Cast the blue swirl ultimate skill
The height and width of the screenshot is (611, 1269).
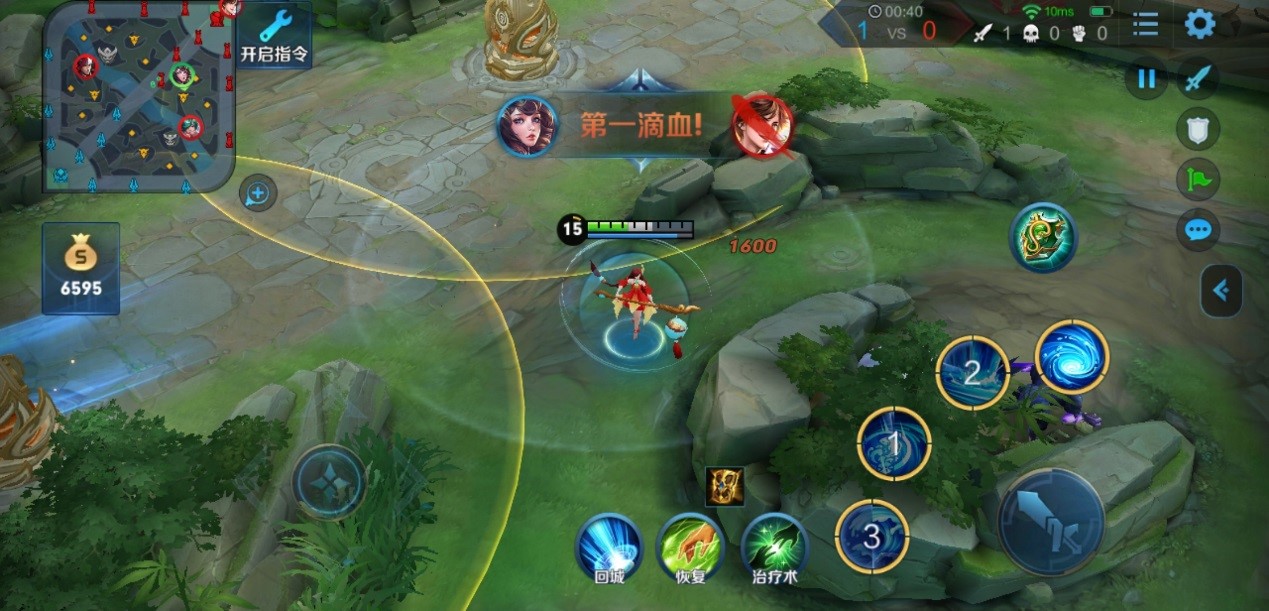click(1072, 357)
